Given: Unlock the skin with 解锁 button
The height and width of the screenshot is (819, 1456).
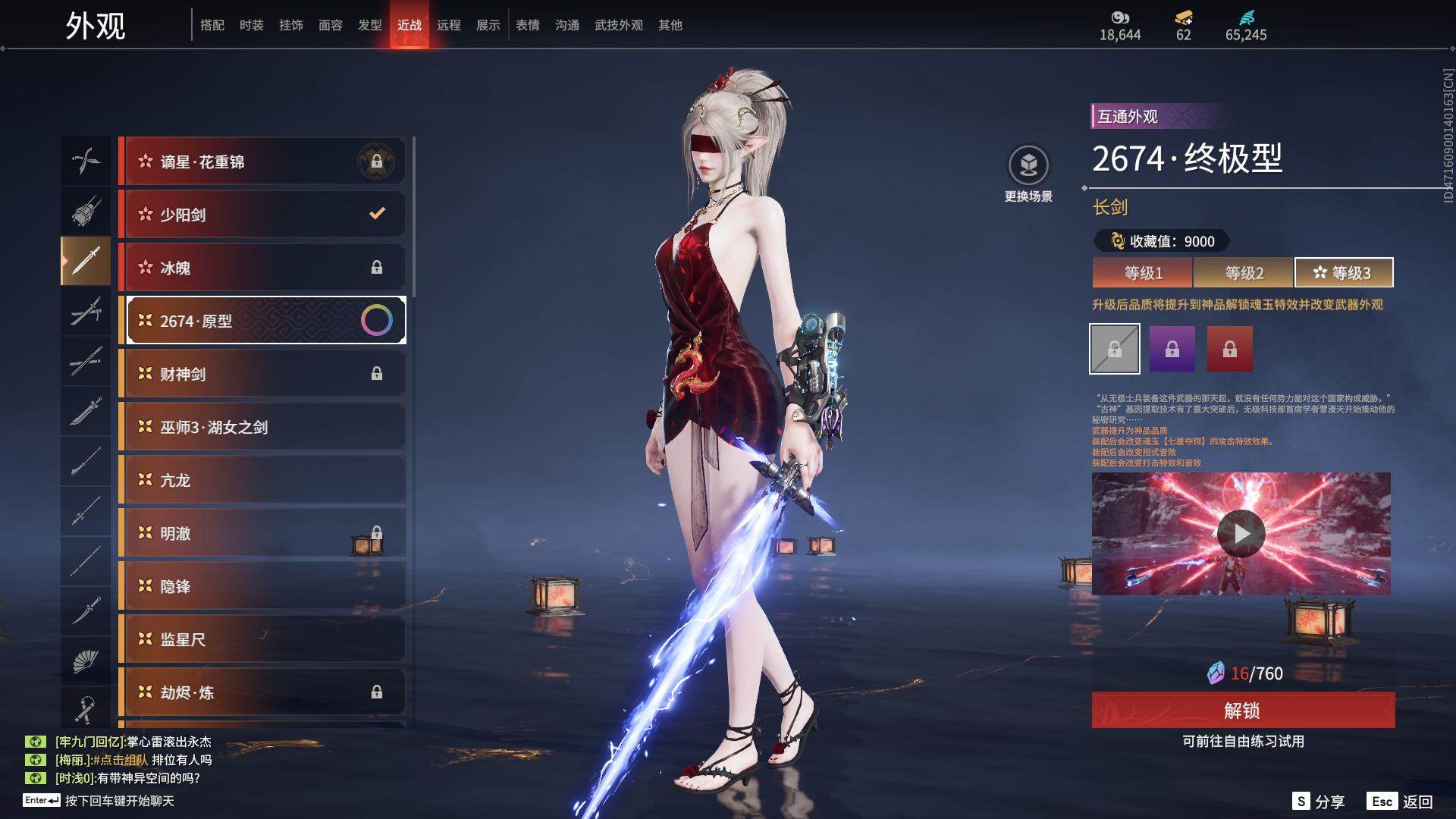Looking at the screenshot, I should (x=1243, y=711).
